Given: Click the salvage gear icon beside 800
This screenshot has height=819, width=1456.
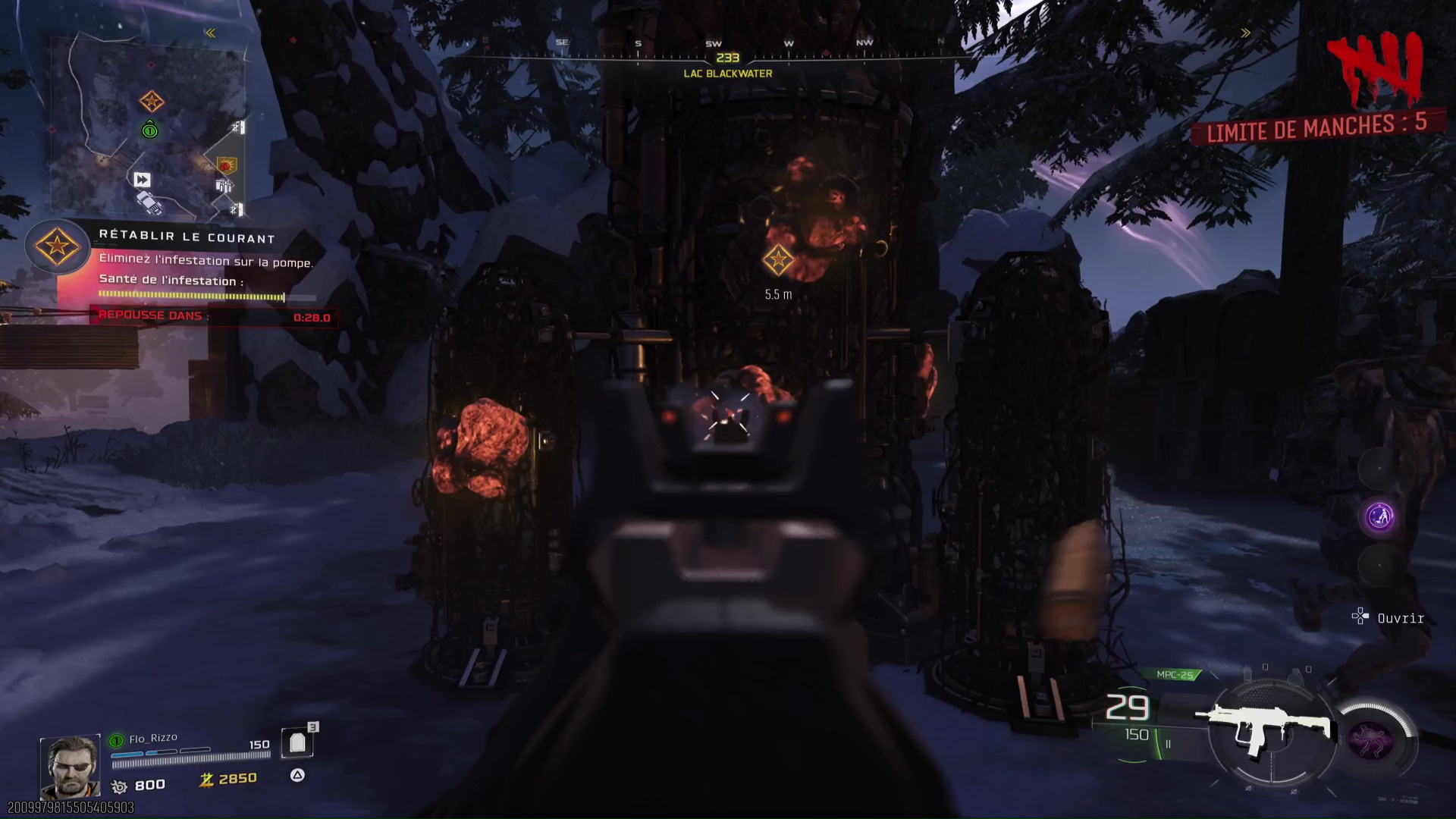Looking at the screenshot, I should [x=118, y=786].
